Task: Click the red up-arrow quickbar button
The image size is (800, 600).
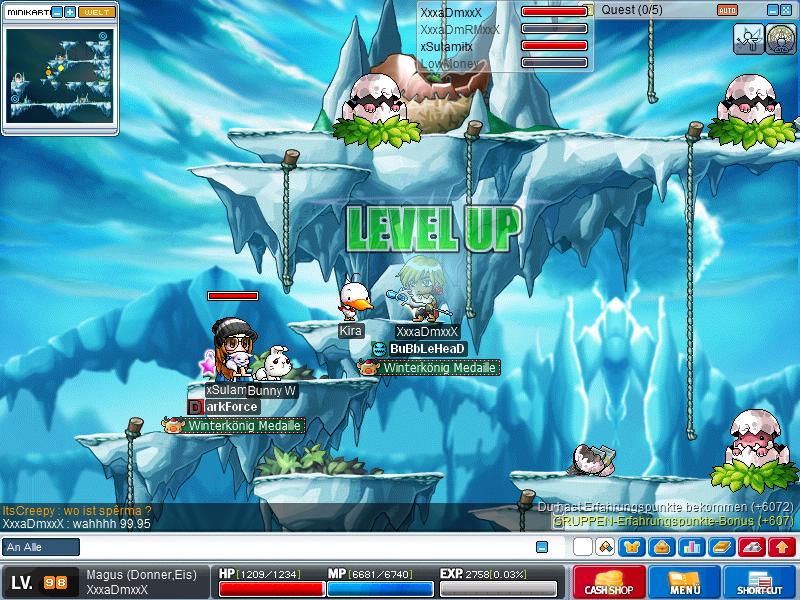Action: [782, 547]
